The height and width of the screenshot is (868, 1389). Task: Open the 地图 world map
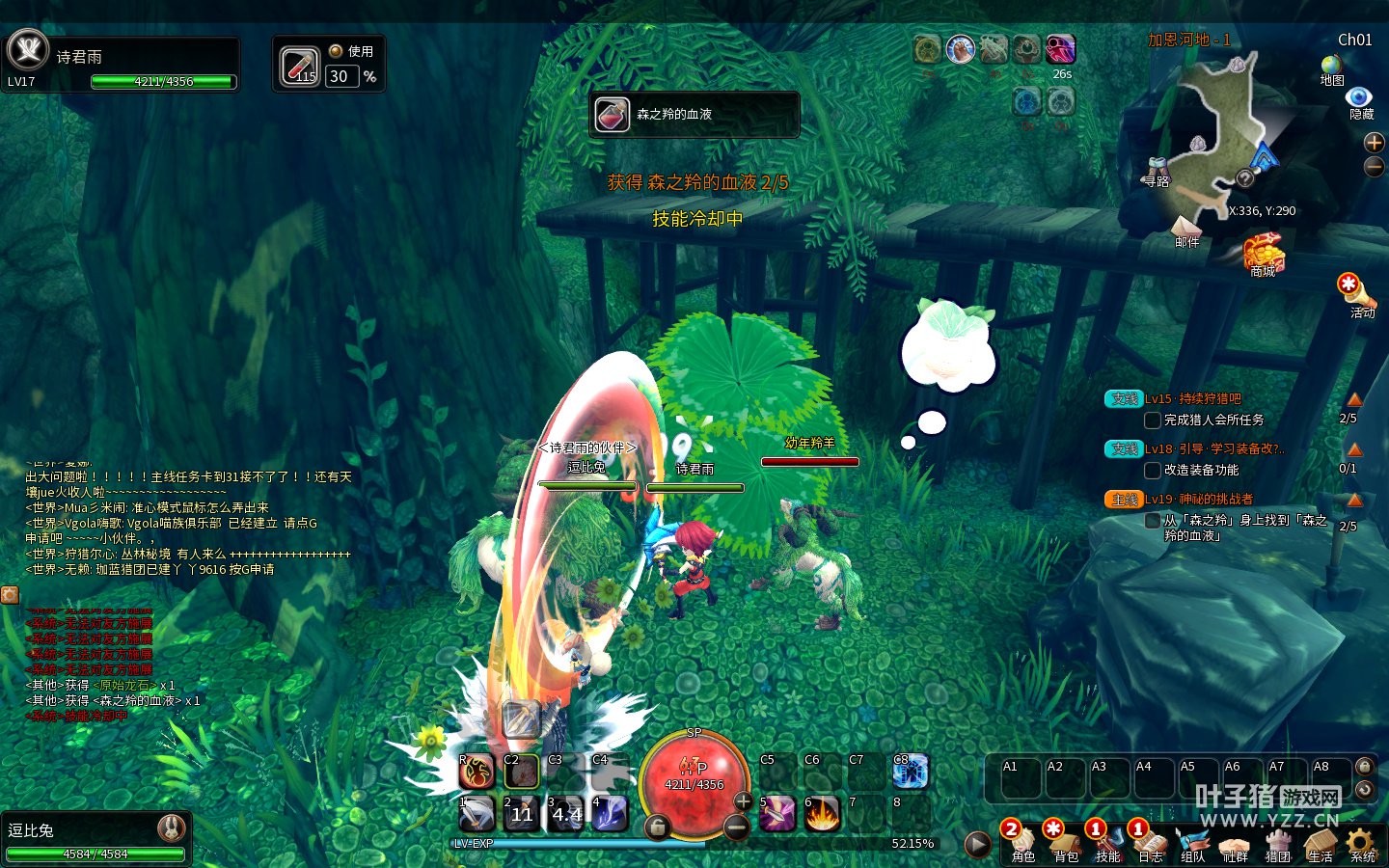(1332, 69)
